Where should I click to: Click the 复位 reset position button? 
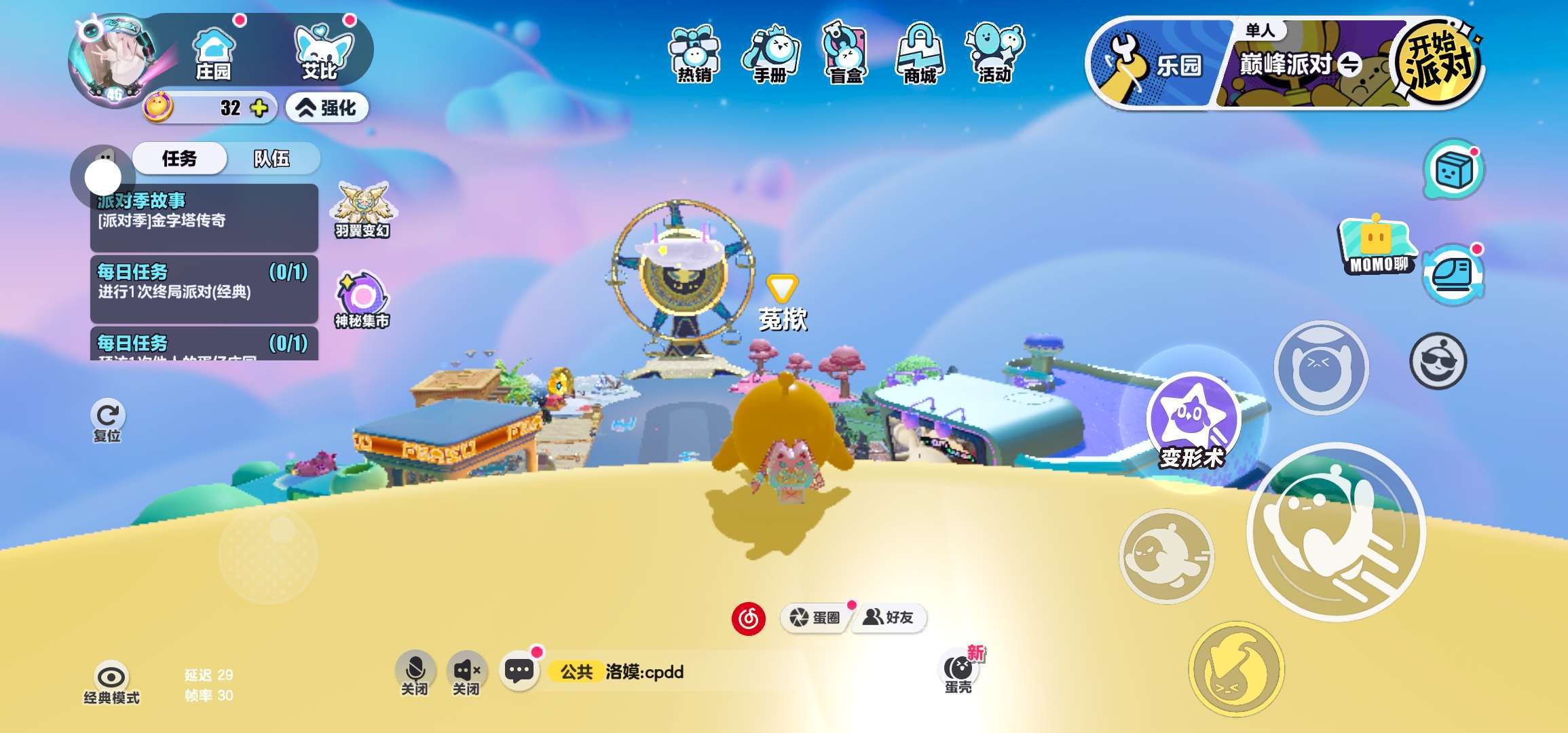pos(107,419)
